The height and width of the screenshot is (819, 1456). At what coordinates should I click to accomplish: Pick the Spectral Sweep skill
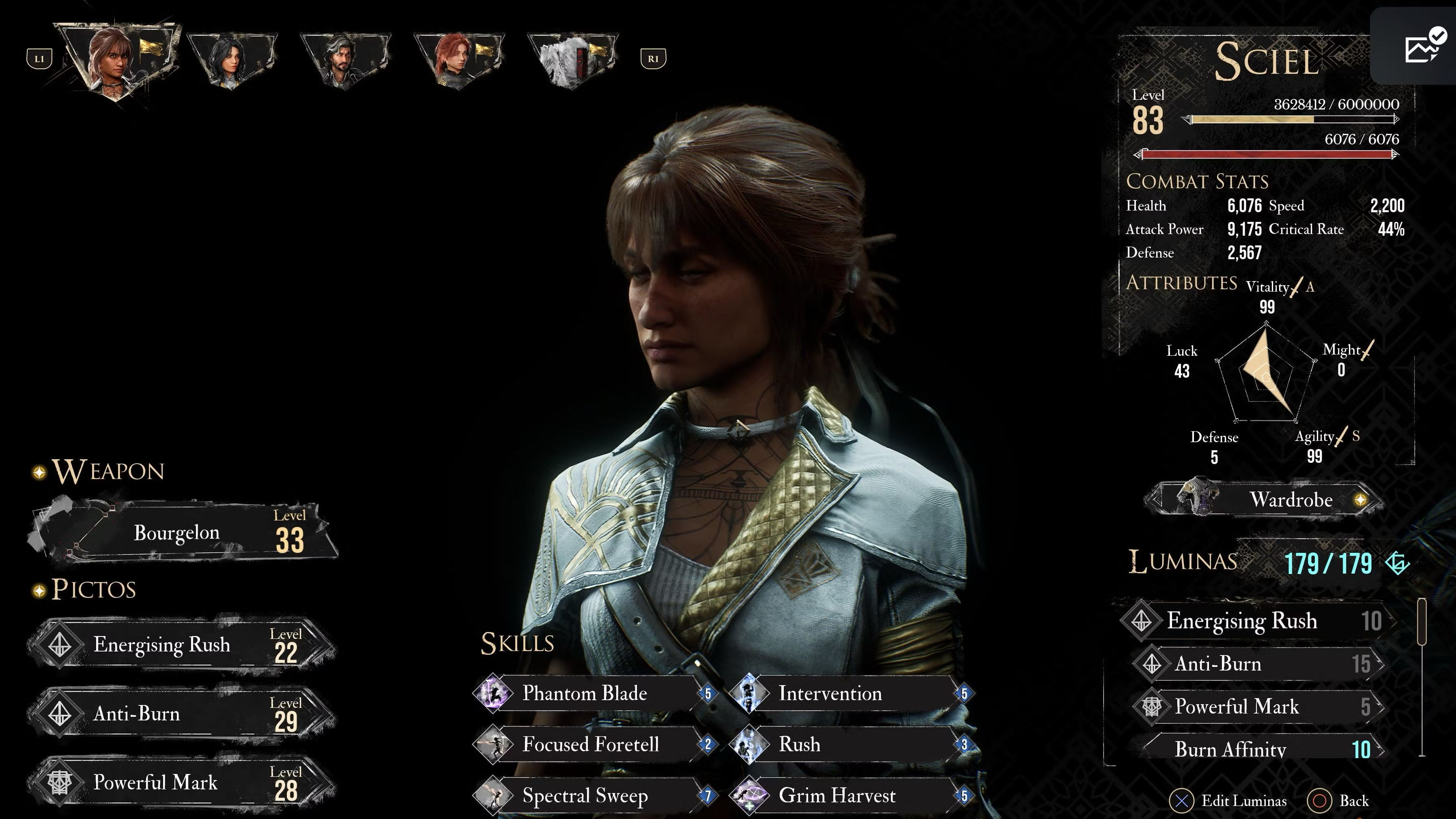click(x=594, y=795)
